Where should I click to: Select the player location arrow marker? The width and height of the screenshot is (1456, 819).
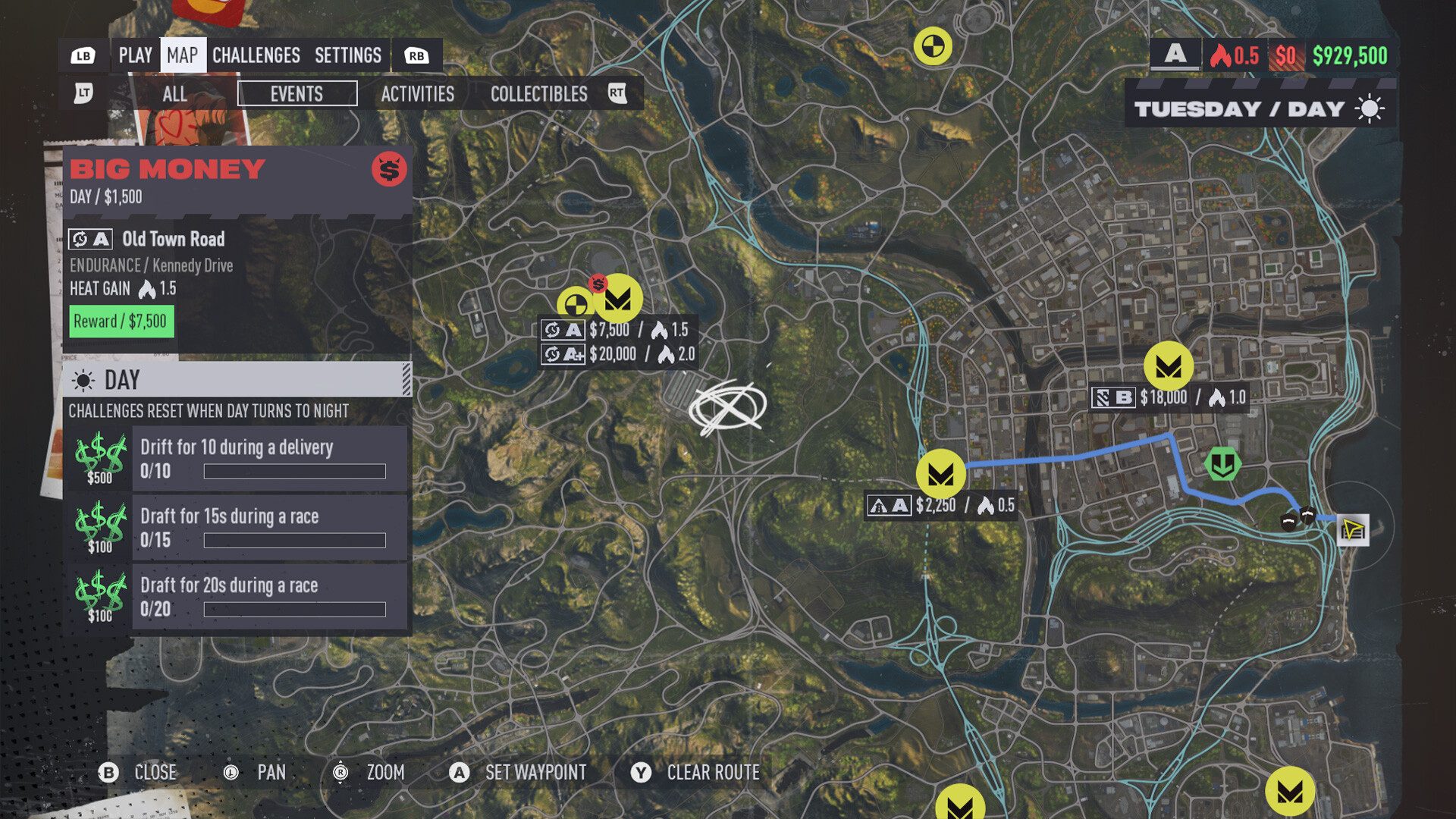click(1353, 529)
